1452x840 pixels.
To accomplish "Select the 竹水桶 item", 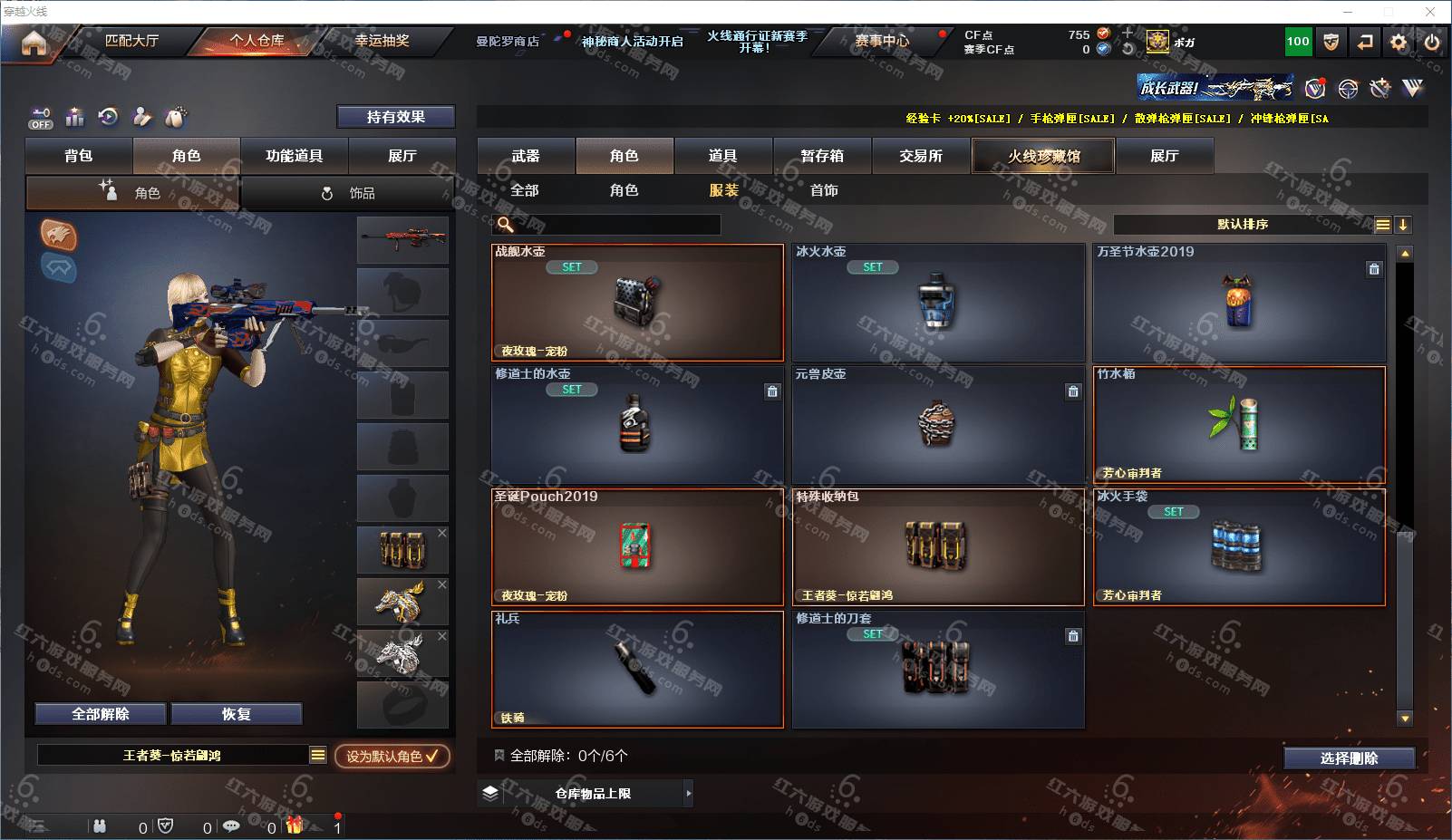I will tap(1239, 424).
